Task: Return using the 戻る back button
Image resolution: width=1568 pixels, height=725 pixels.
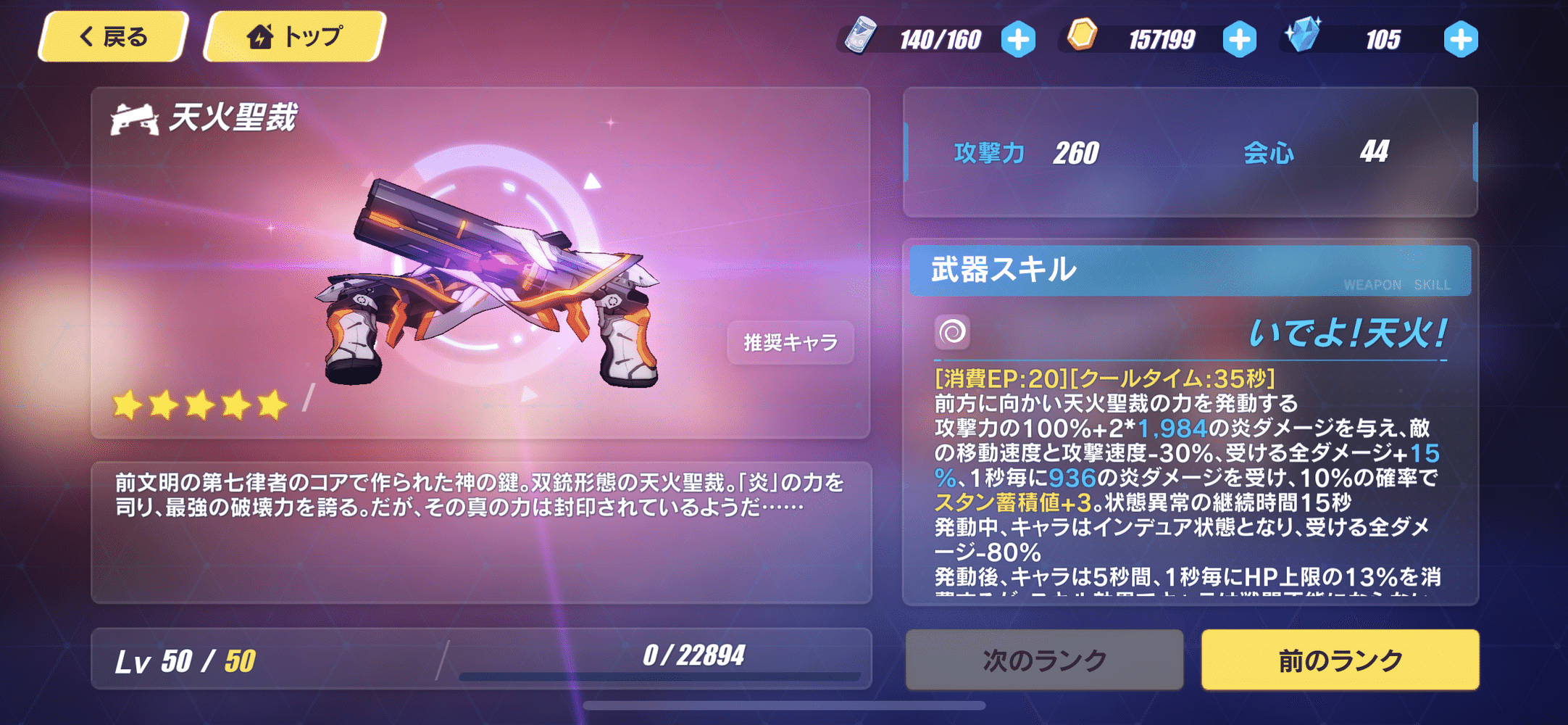Action: pyautogui.click(x=112, y=36)
